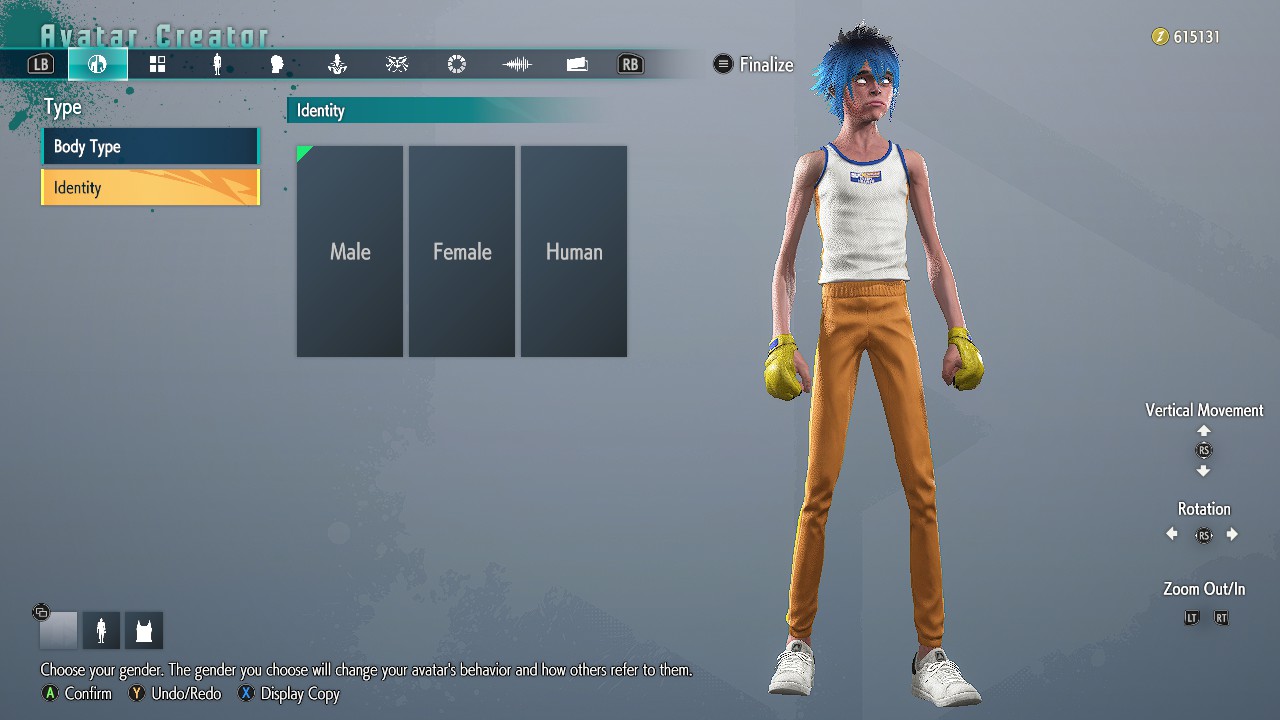Select the crossed-lines body hair tab
1280x720 pixels.
pyautogui.click(x=397, y=65)
